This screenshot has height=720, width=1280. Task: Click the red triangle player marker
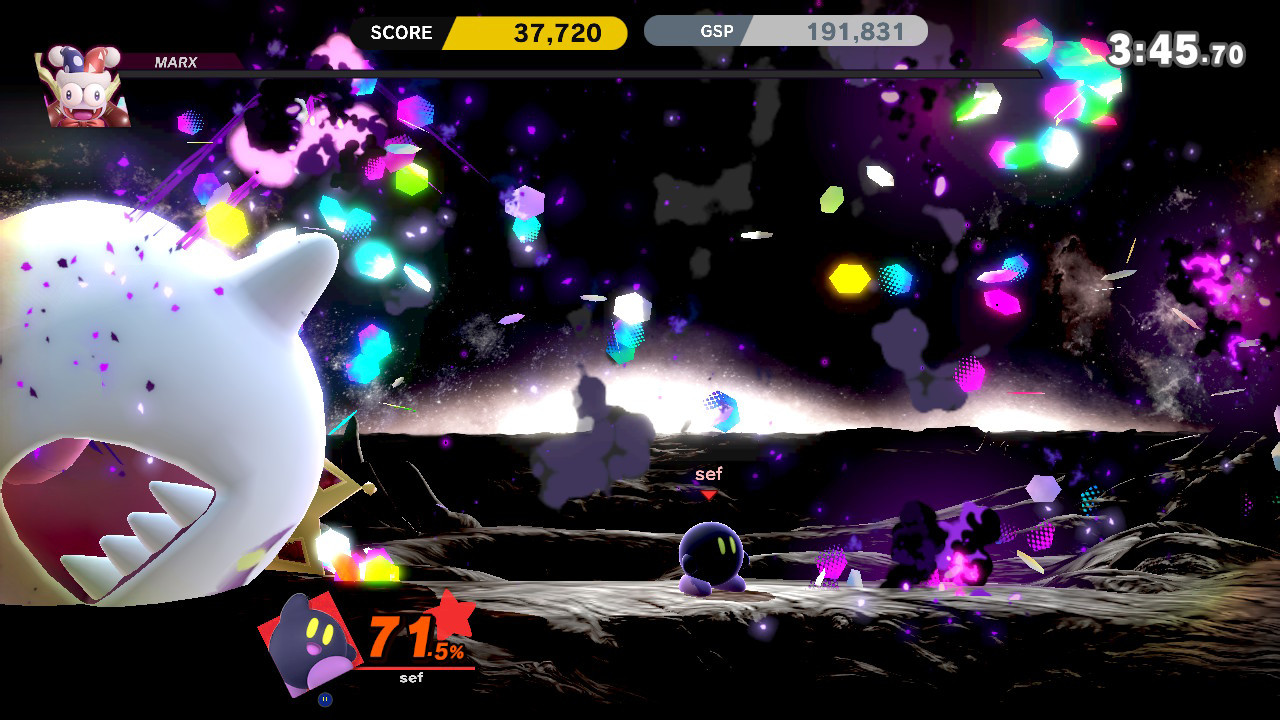(710, 492)
